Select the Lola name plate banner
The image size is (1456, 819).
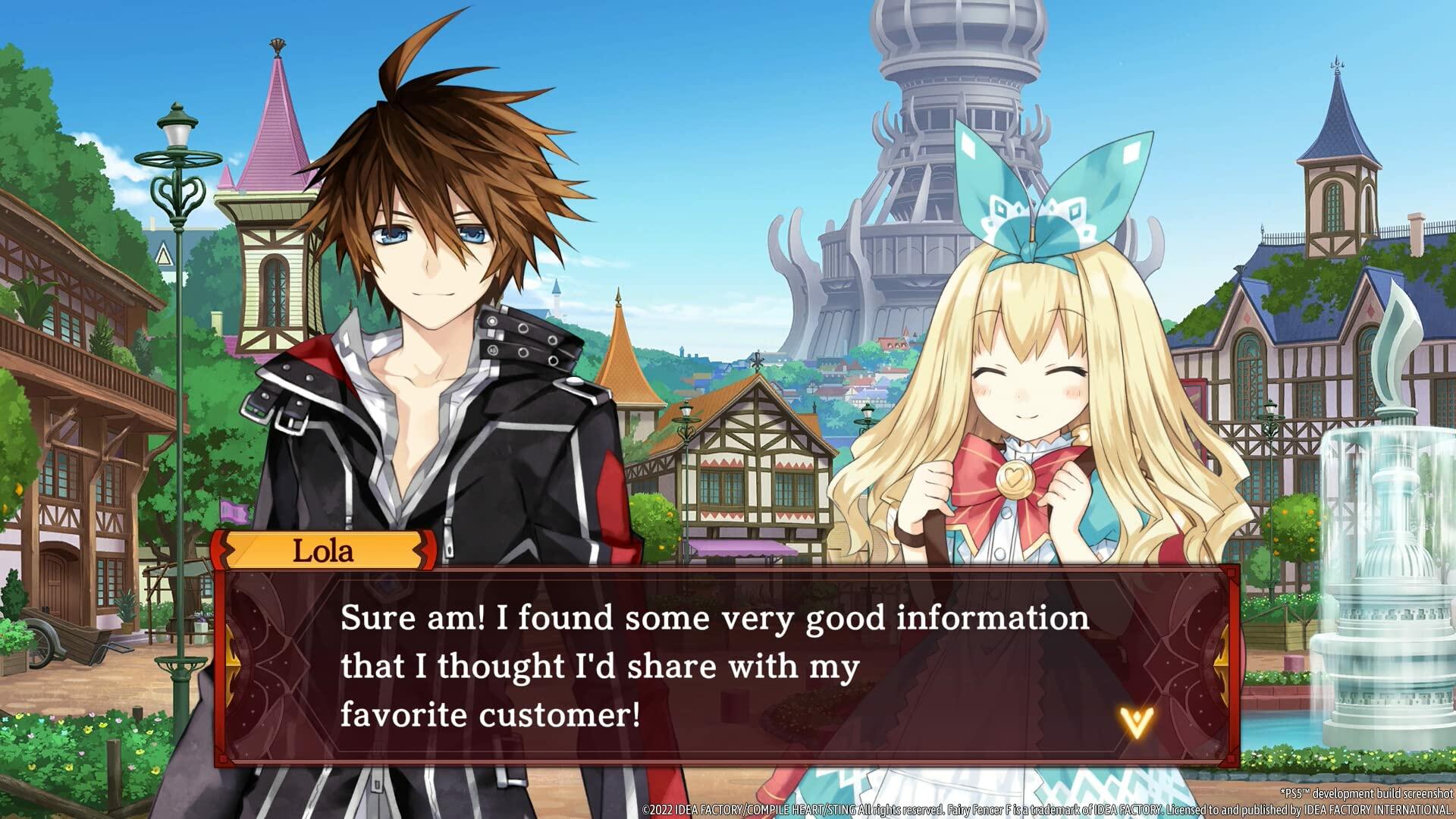tap(322, 553)
